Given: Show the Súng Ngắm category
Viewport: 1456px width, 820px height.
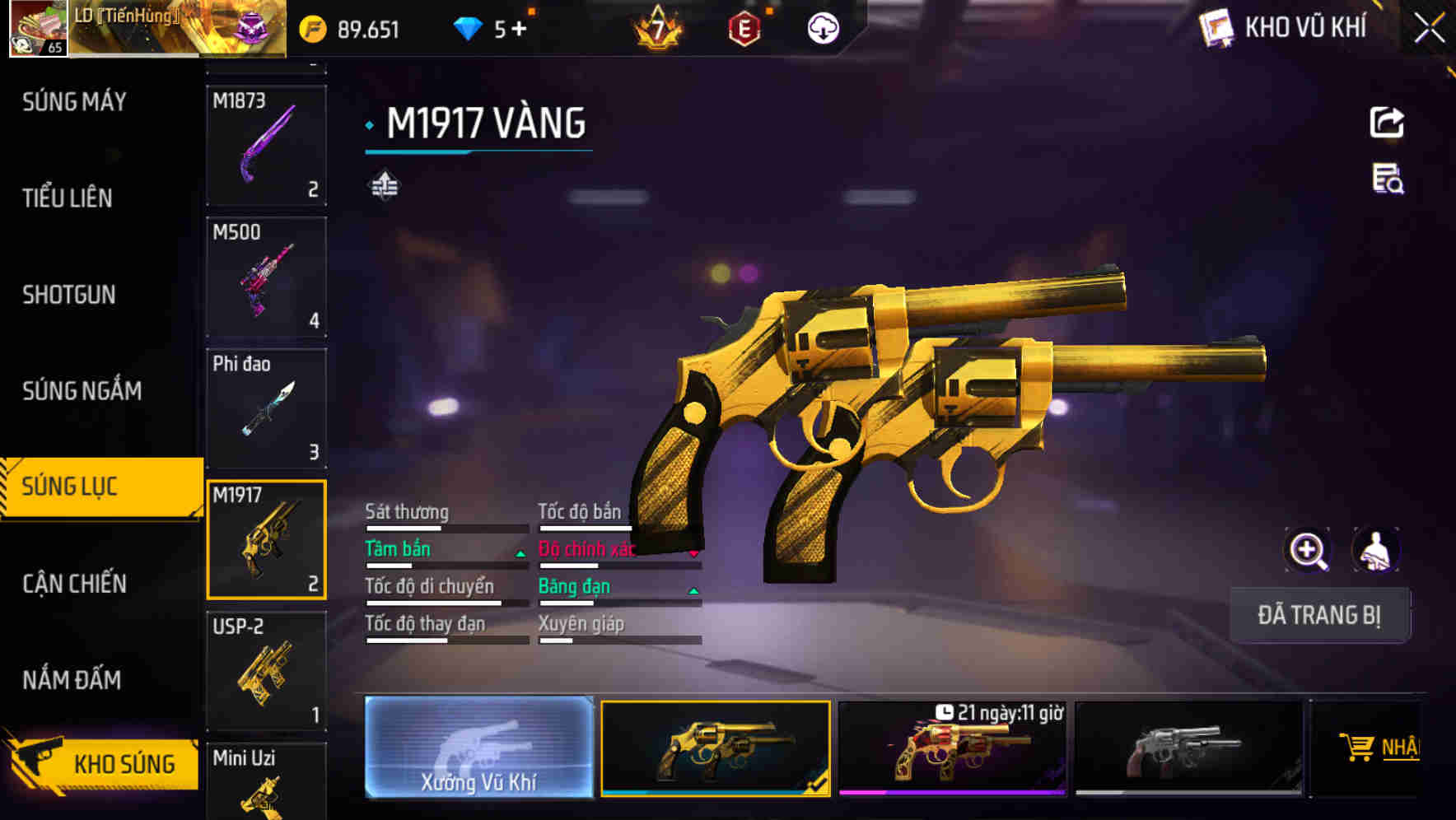Looking at the screenshot, I should 82,391.
